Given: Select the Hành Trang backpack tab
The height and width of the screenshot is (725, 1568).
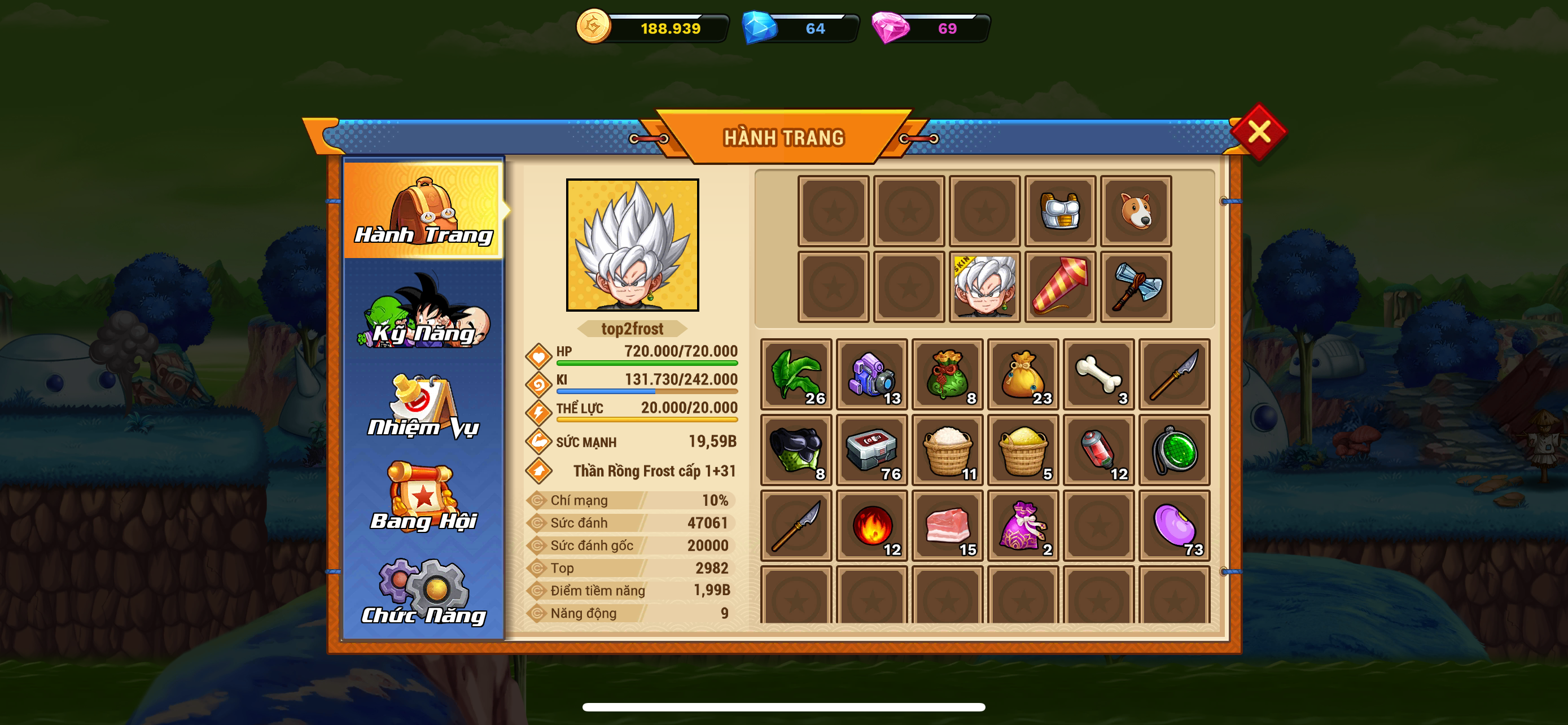Looking at the screenshot, I should (x=423, y=210).
